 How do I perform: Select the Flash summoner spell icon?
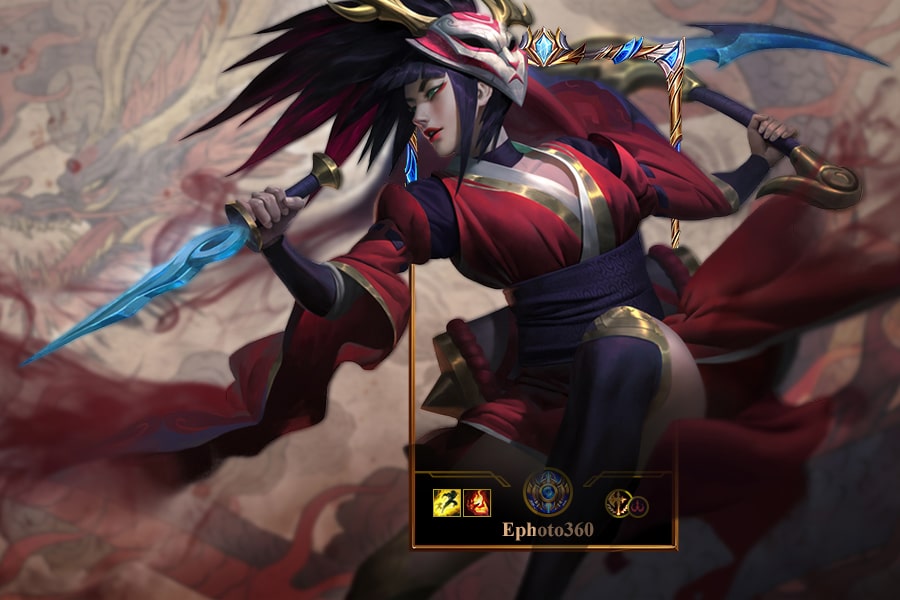click(x=446, y=502)
